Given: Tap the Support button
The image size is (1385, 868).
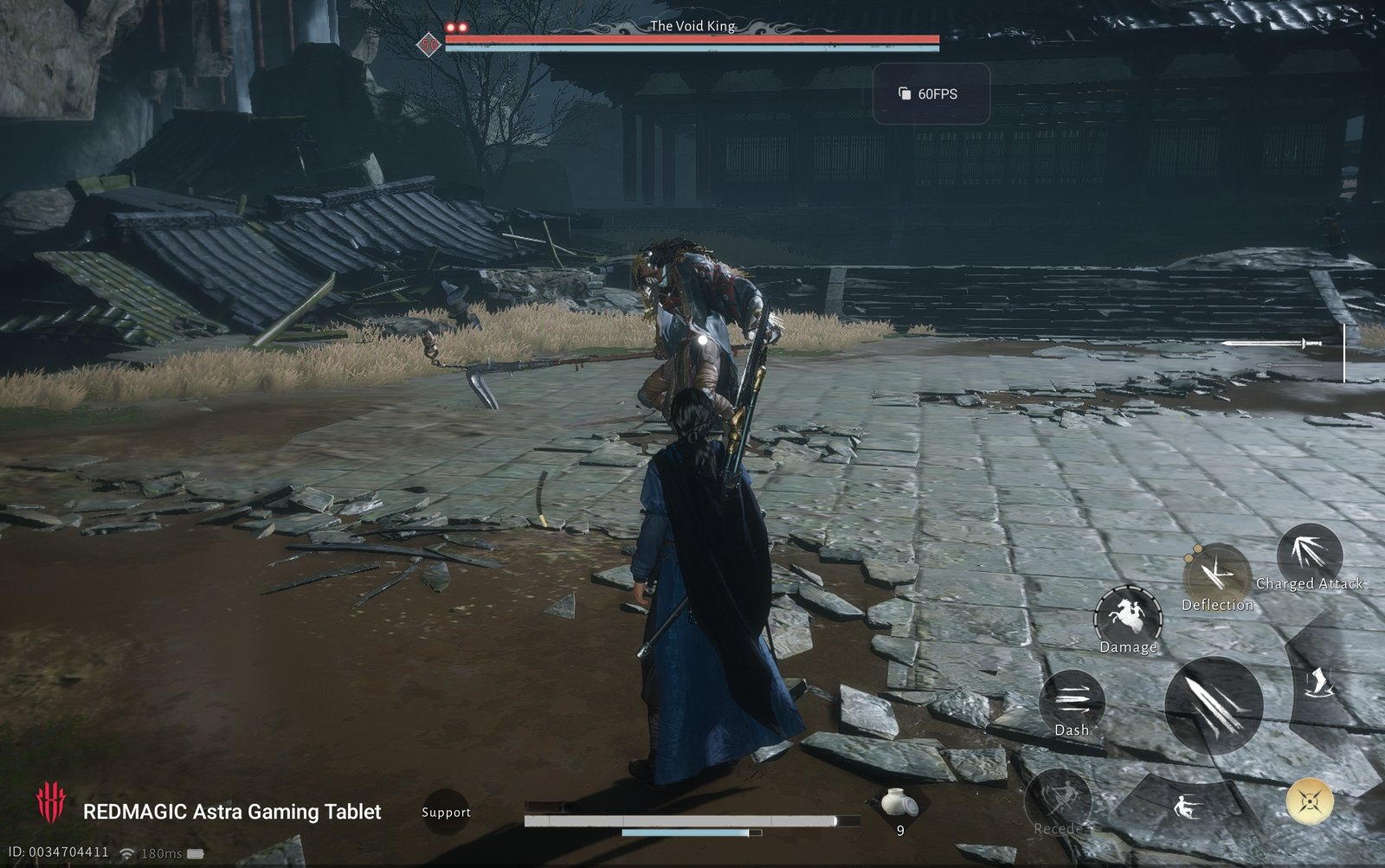Looking at the screenshot, I should click(x=446, y=812).
